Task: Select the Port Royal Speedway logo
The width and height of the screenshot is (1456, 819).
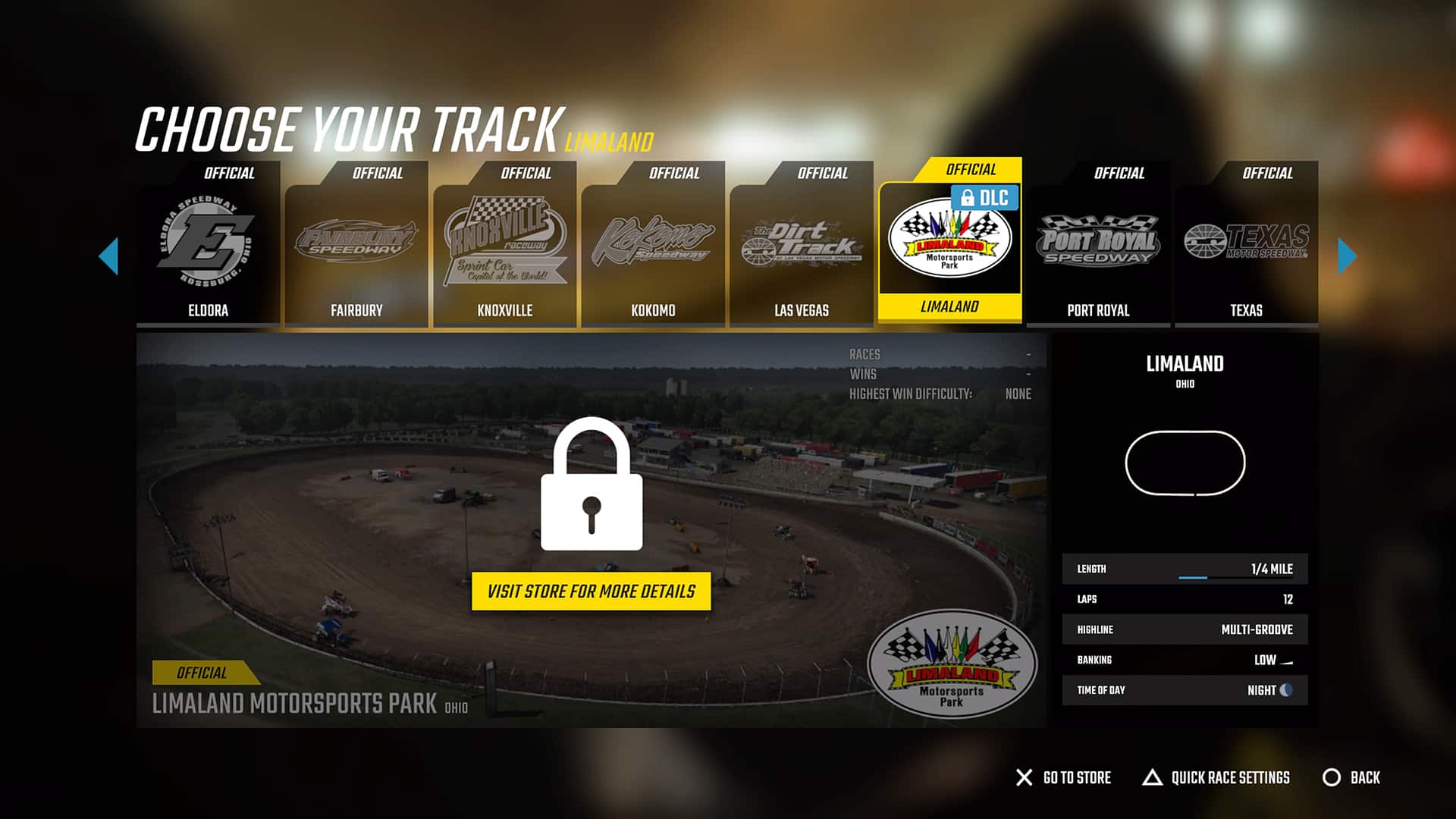Action: pos(1098,239)
